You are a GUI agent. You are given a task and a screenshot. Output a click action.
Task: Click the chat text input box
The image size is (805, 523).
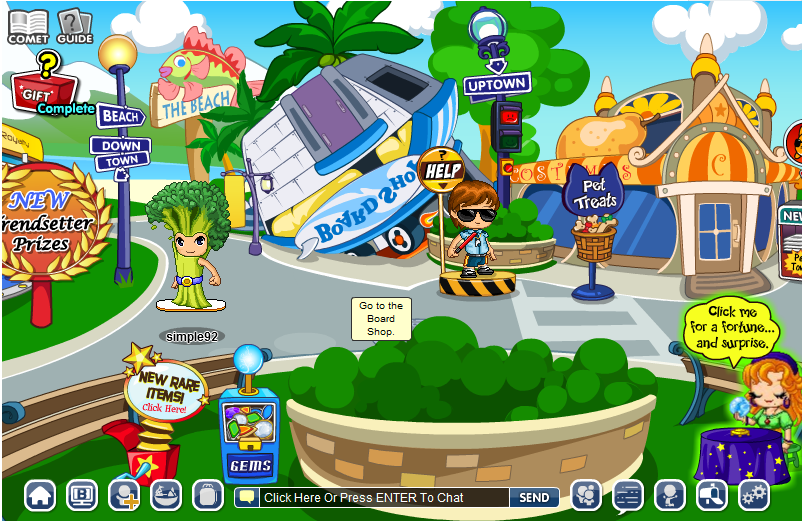[378, 497]
